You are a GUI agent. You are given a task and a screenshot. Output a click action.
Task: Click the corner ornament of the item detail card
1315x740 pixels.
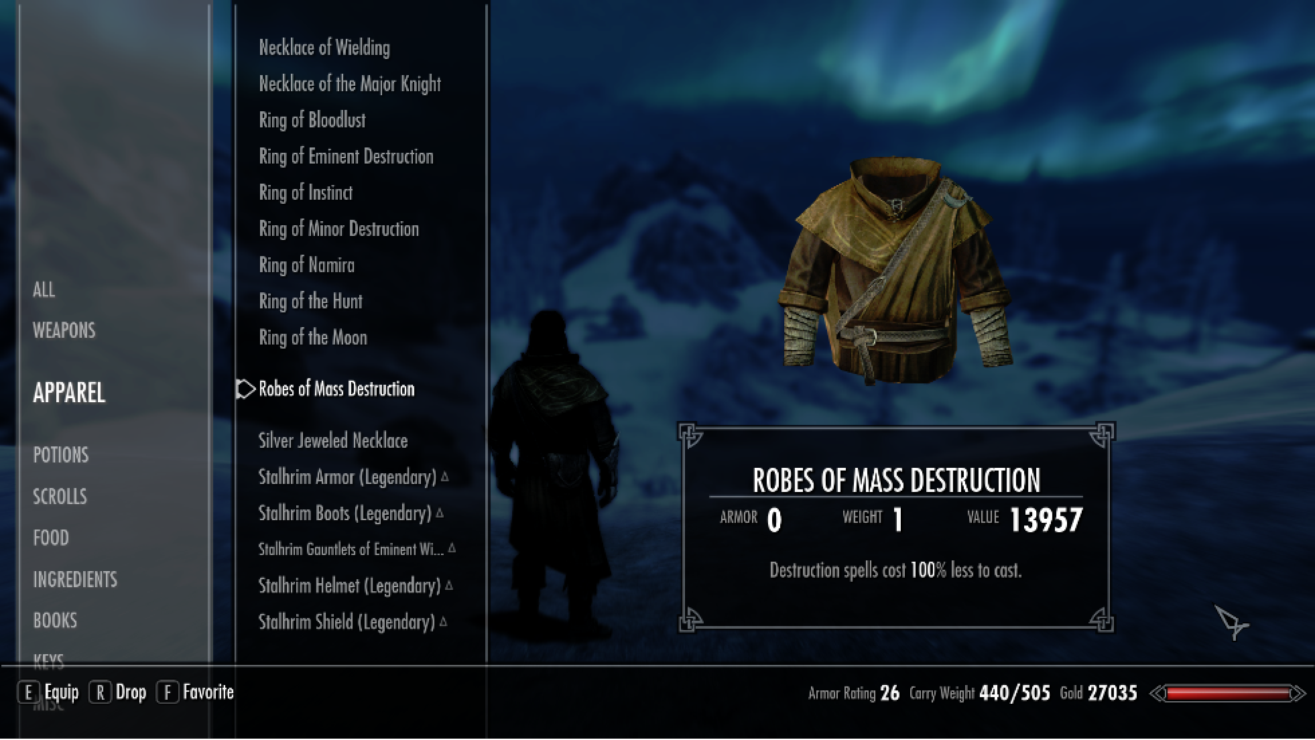tap(687, 432)
